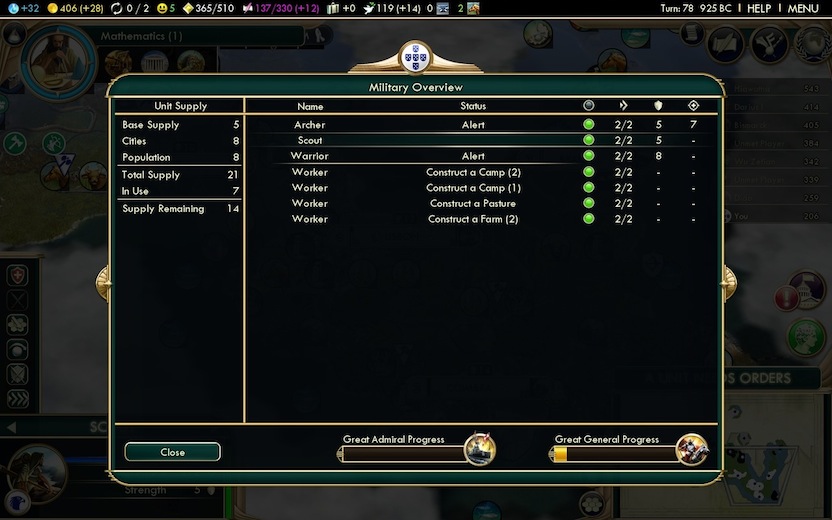
Task: Close the Military Overview panel
Action: [172, 452]
